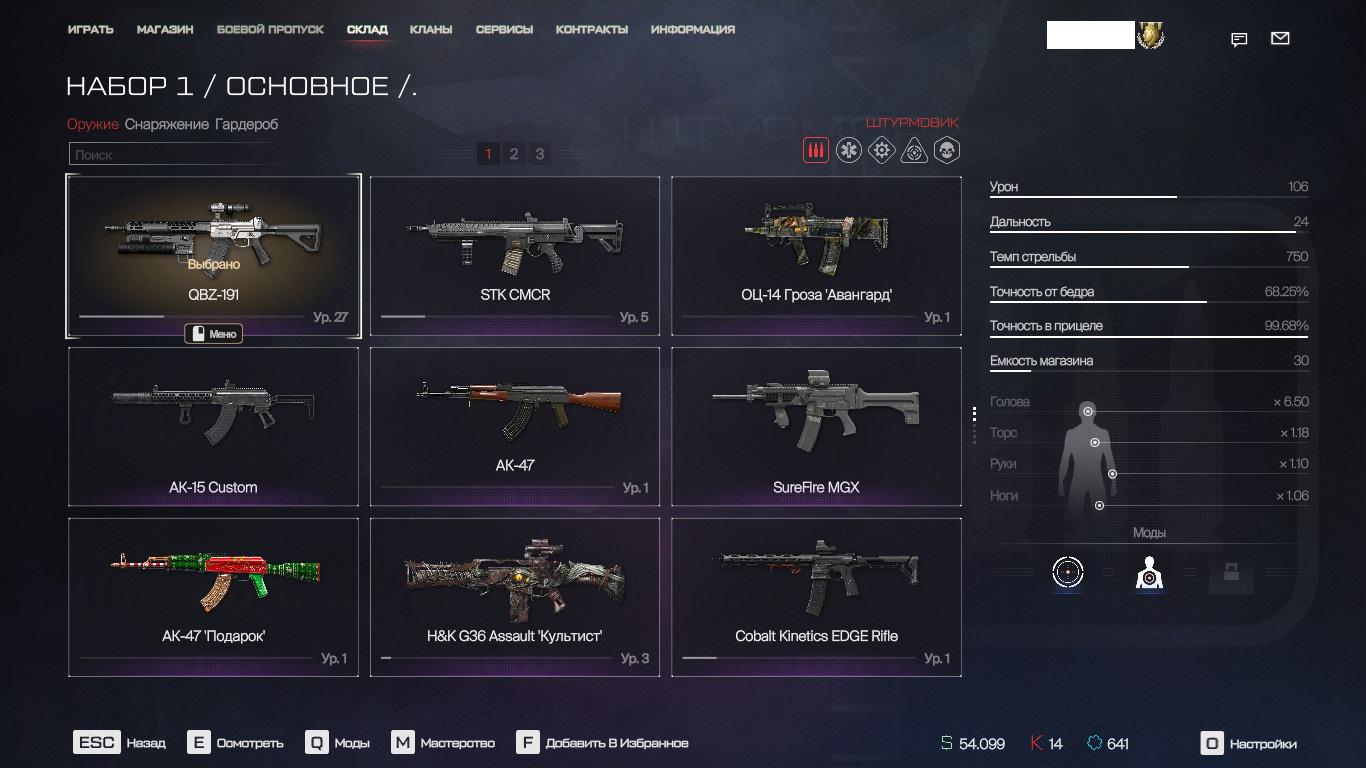Switch to the Снаряжение tab
This screenshot has width=1366, height=768.
point(167,124)
